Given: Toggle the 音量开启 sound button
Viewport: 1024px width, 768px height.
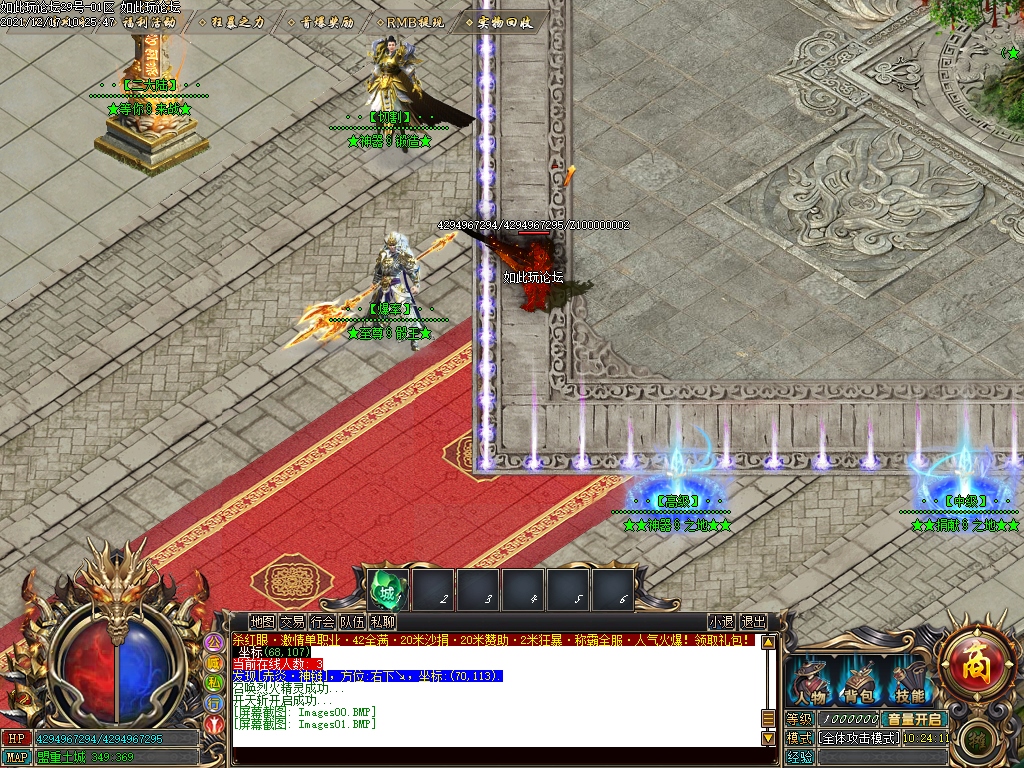Looking at the screenshot, I should [x=916, y=719].
